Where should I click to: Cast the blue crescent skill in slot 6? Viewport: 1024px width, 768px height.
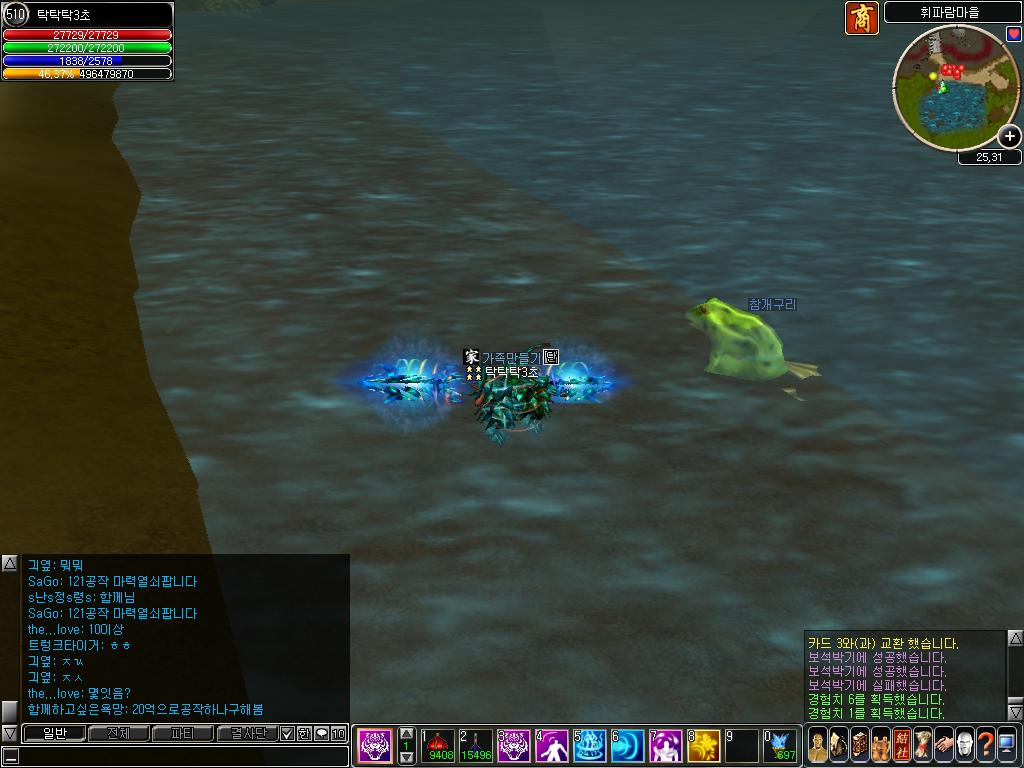point(627,745)
